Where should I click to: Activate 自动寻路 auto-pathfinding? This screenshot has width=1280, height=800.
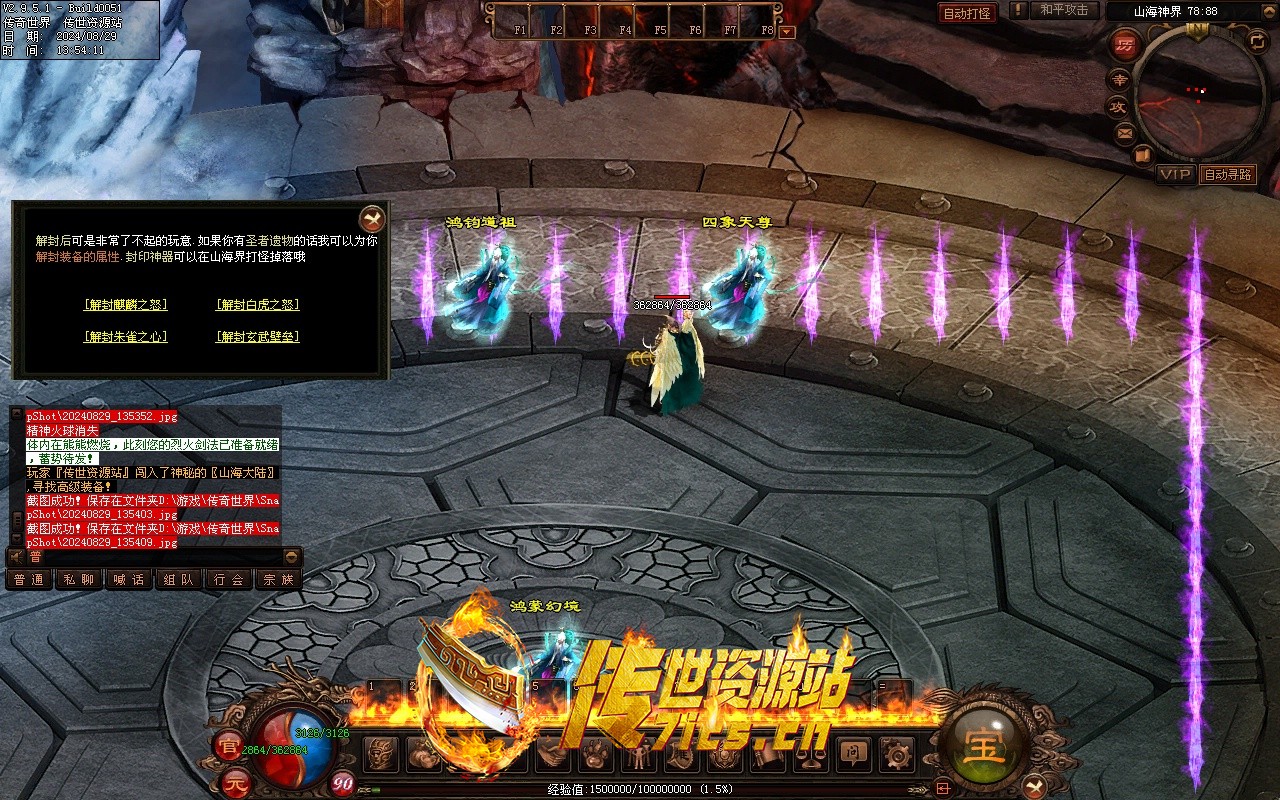(1228, 174)
